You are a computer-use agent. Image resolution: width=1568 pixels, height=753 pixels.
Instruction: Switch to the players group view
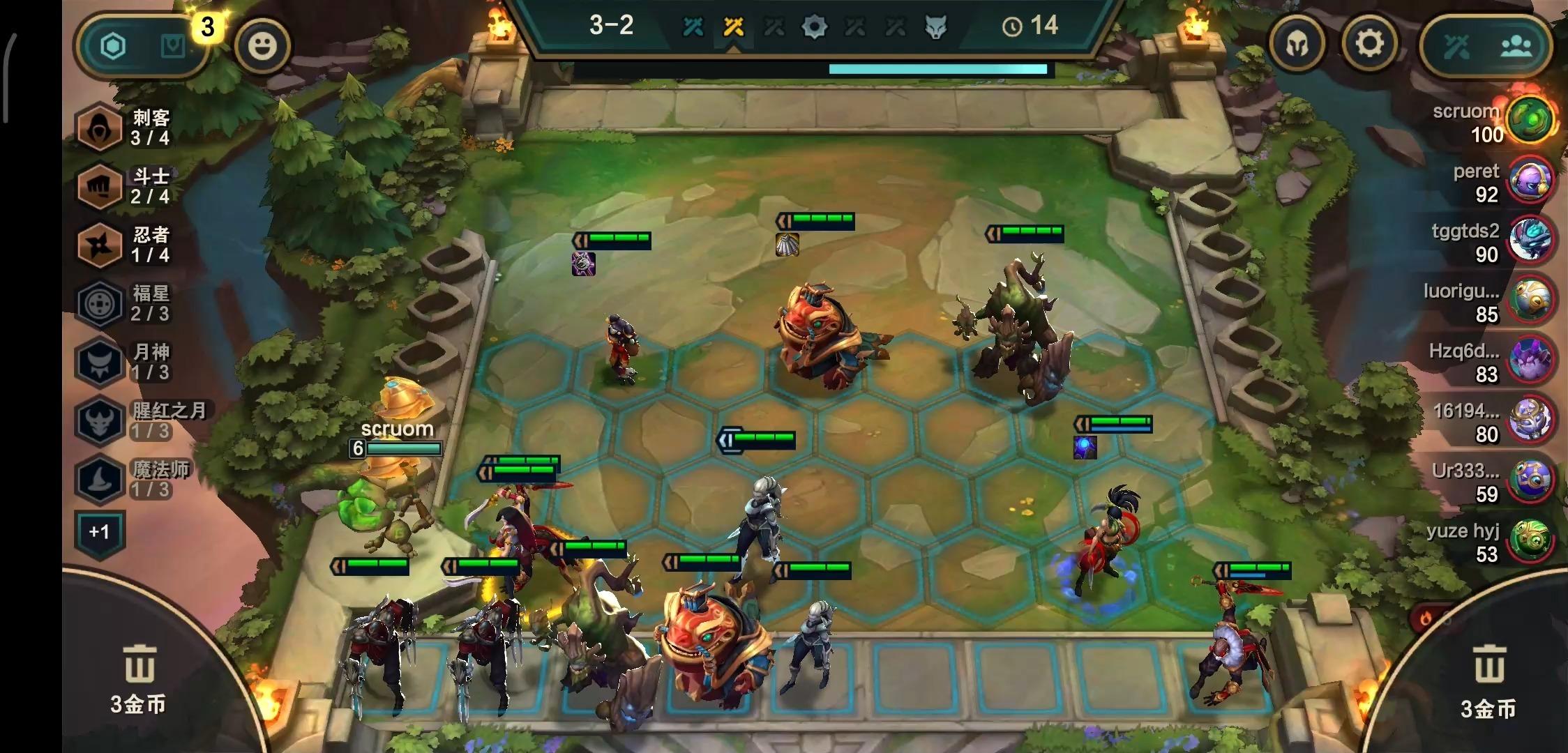click(1516, 47)
